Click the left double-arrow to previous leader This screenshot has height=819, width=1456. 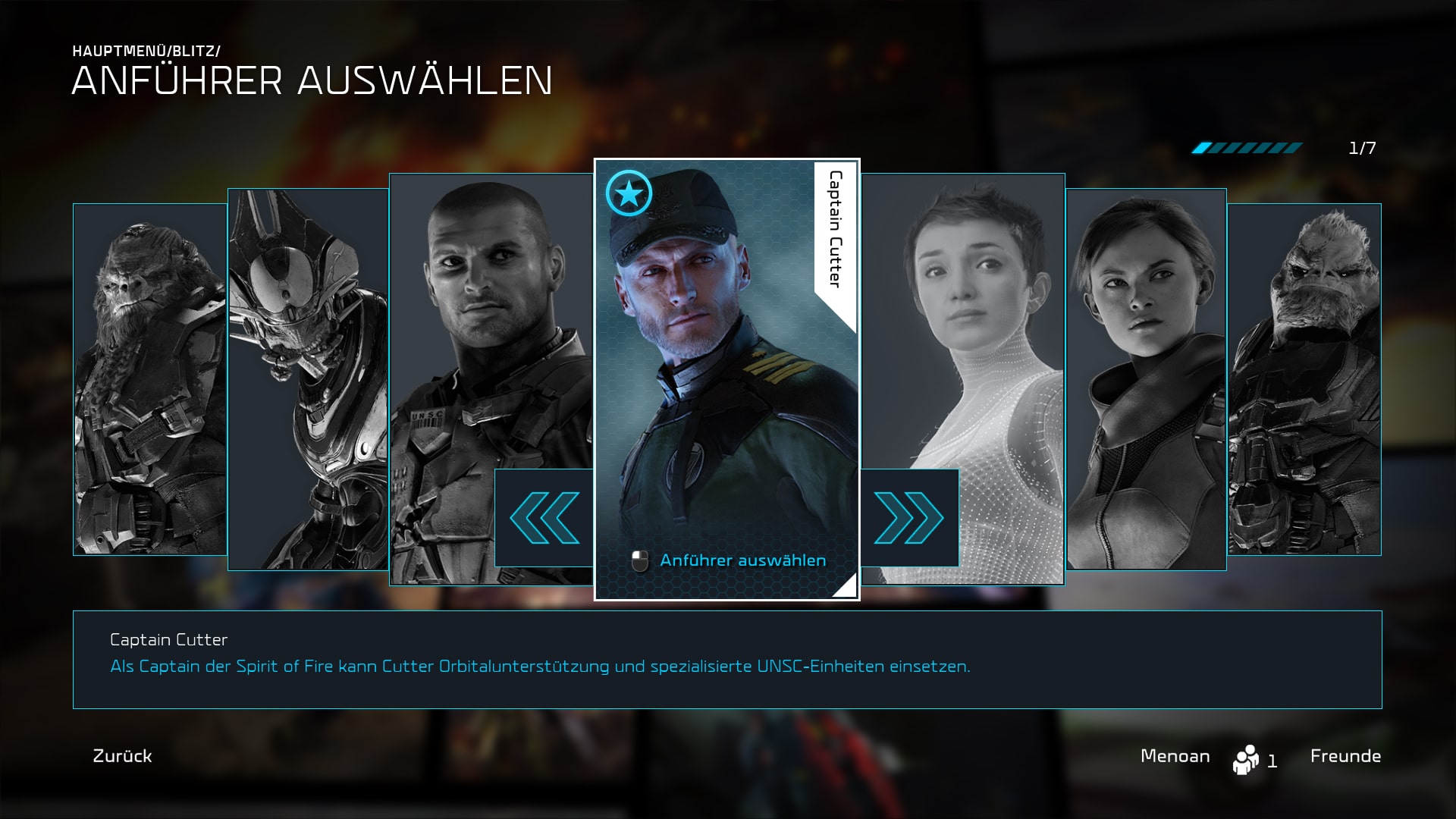[x=544, y=518]
